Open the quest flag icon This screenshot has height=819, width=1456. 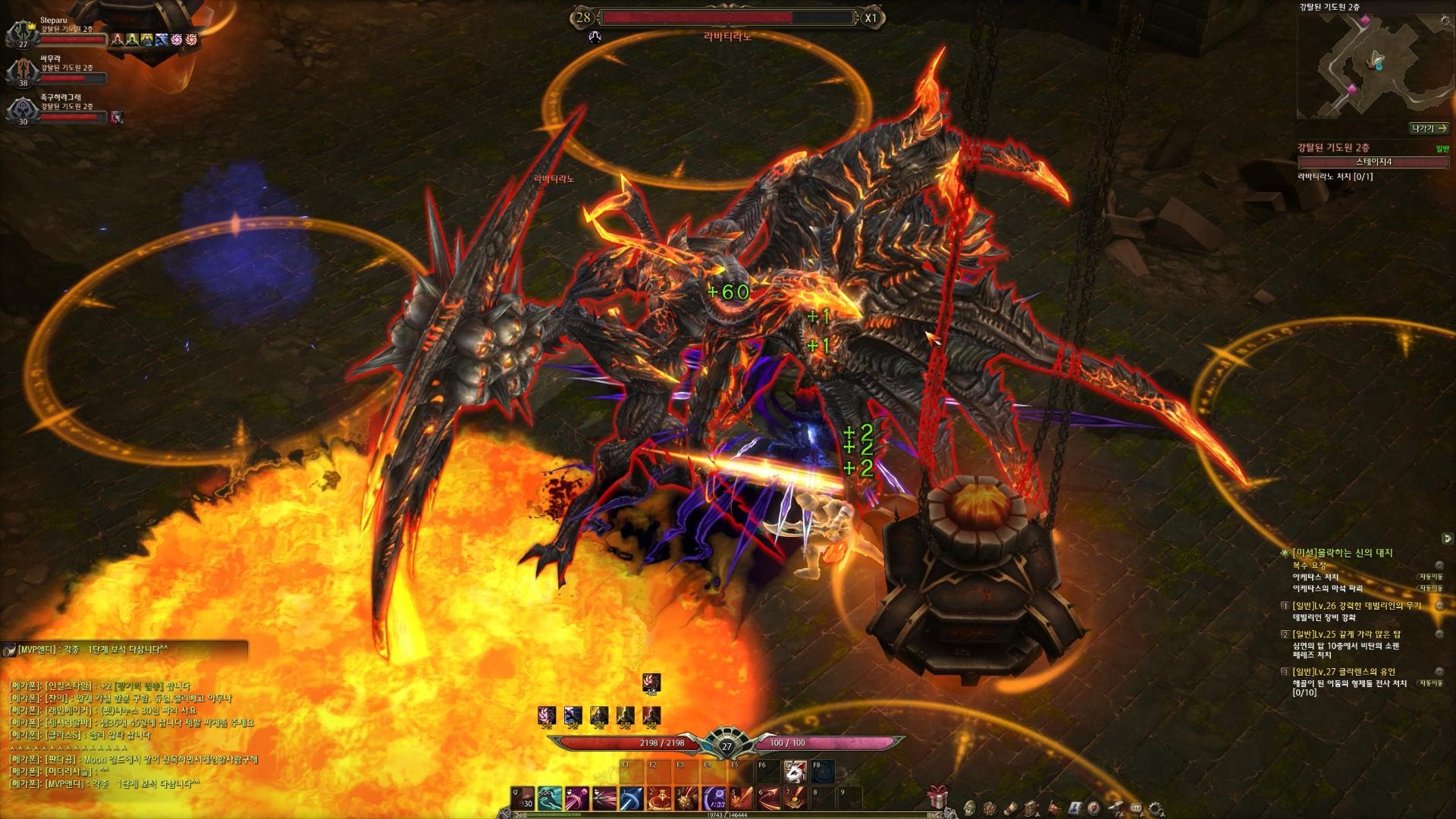1054,806
